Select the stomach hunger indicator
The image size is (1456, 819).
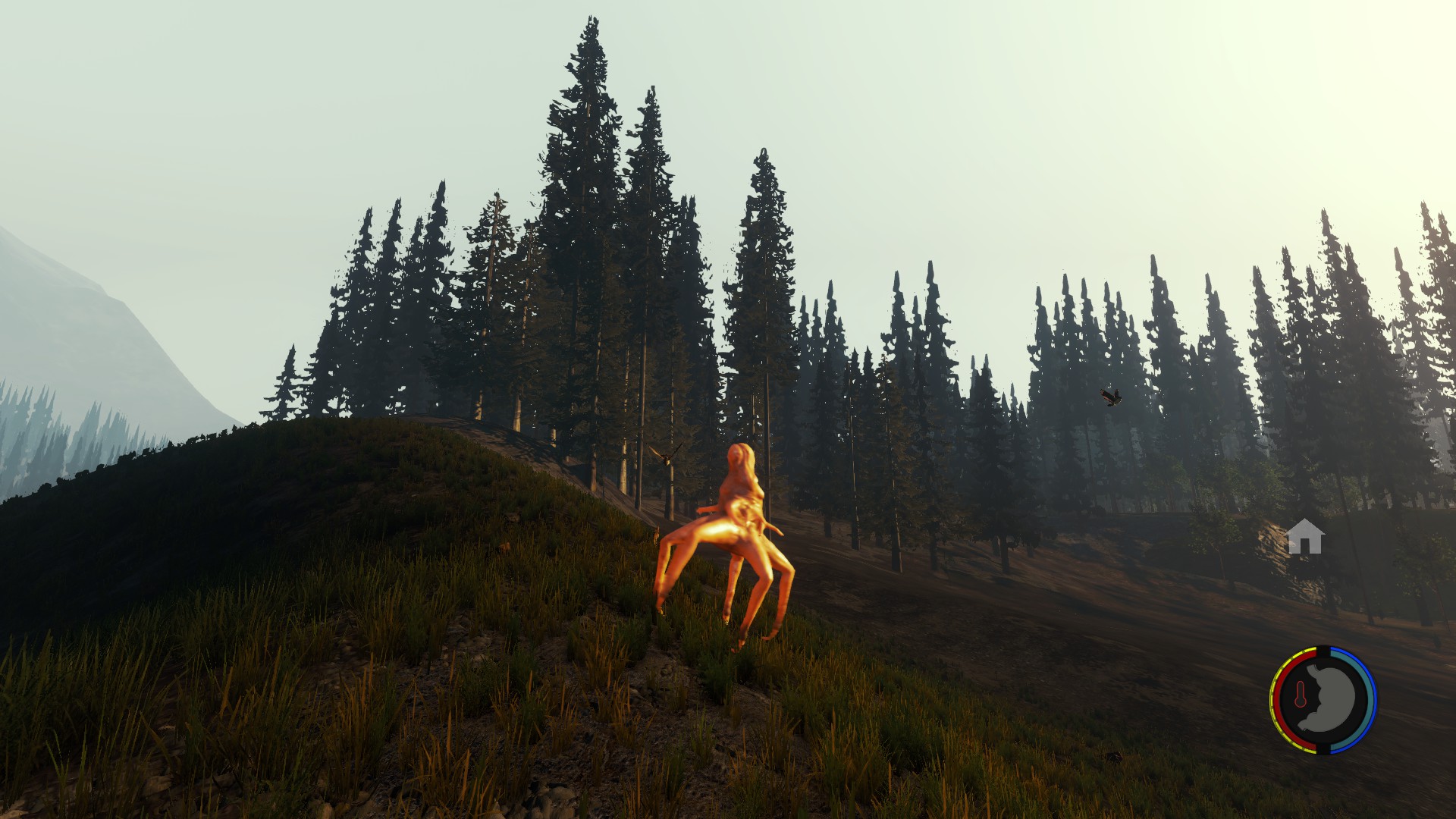pyautogui.click(x=1328, y=700)
